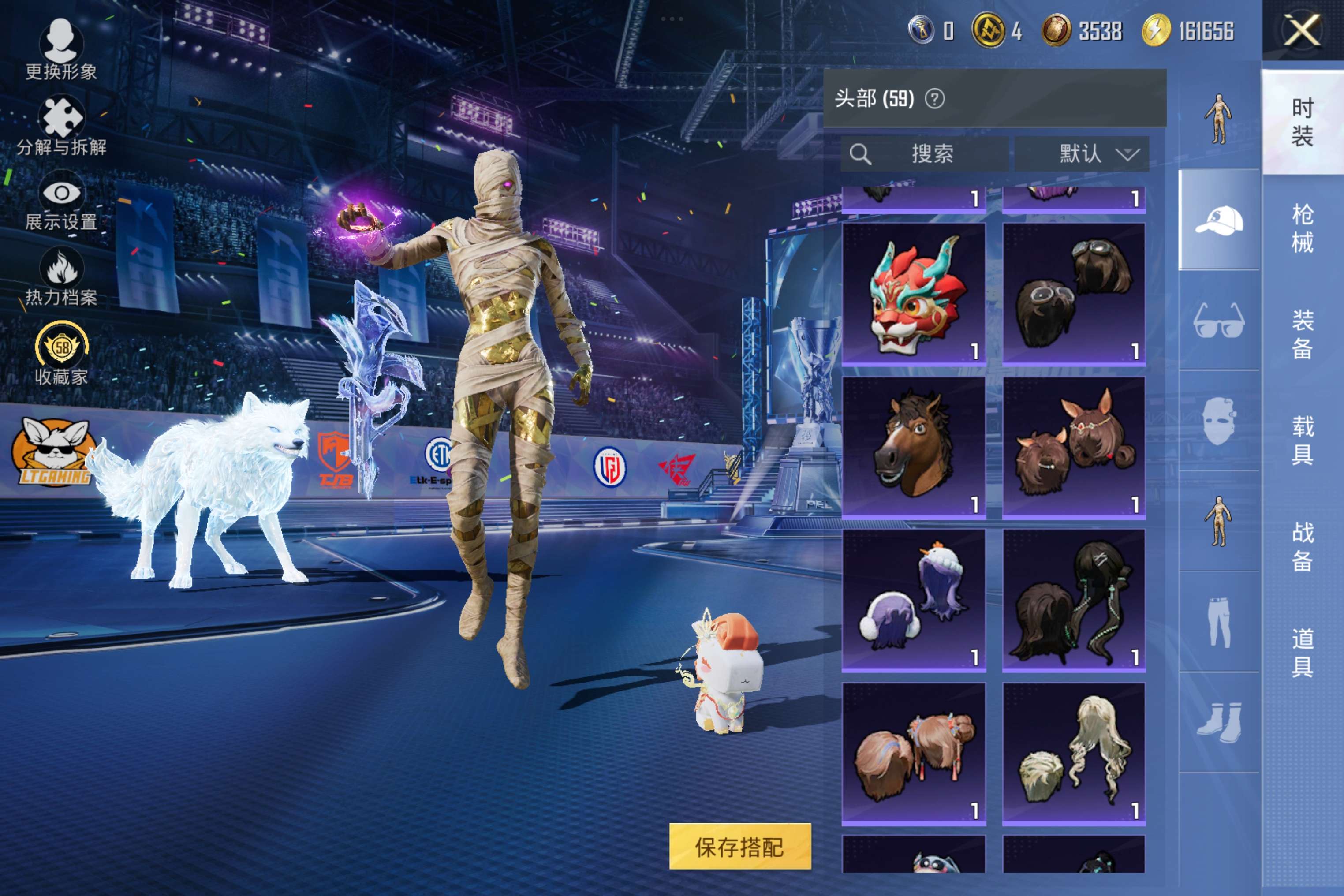The height and width of the screenshot is (896, 1344).
Task: Click the 搜索 search box
Action: click(x=924, y=154)
